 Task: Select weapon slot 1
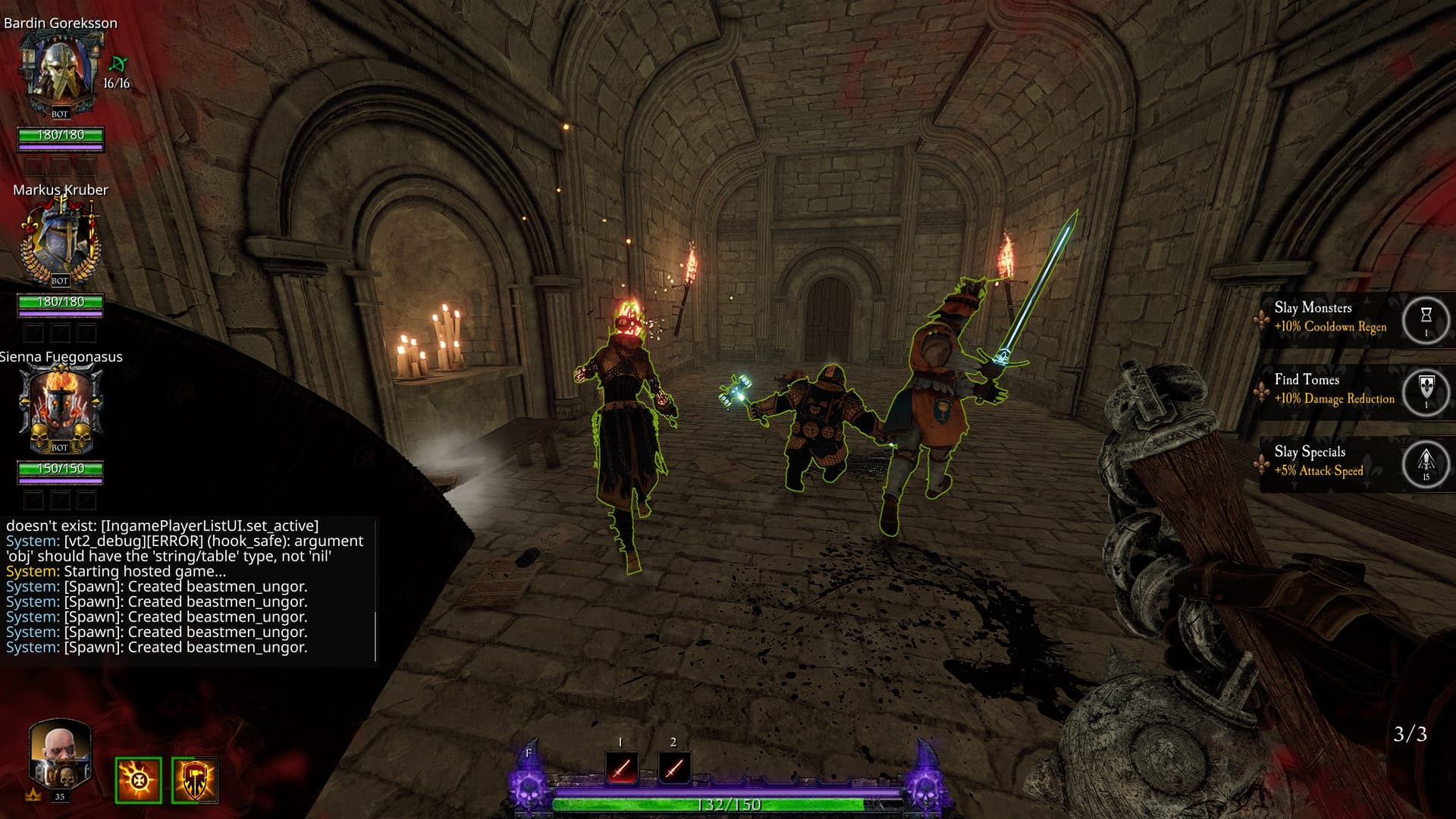point(621,768)
